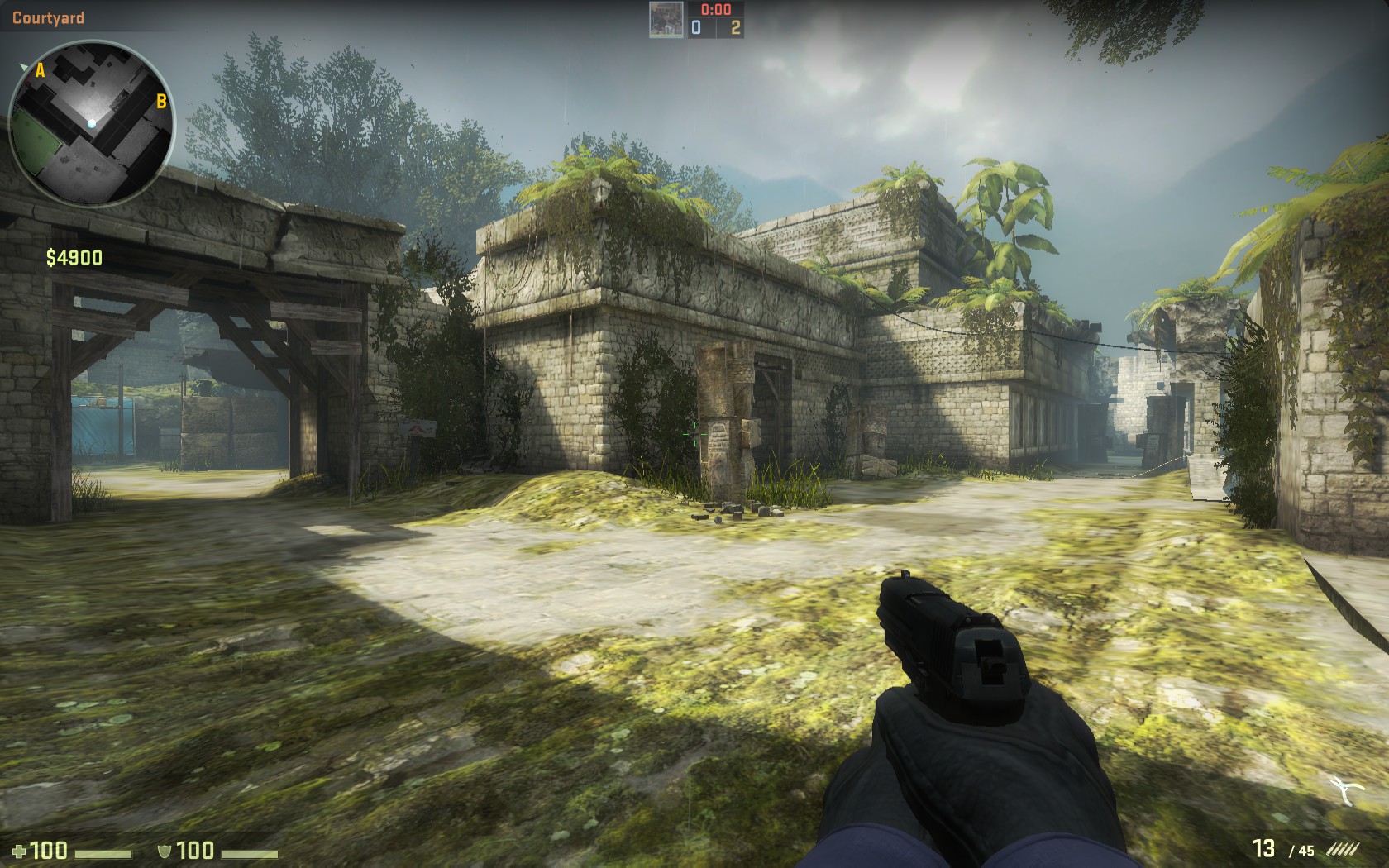Click the player avatar beside the scoreboard
The width and height of the screenshot is (1389, 868).
[666, 20]
